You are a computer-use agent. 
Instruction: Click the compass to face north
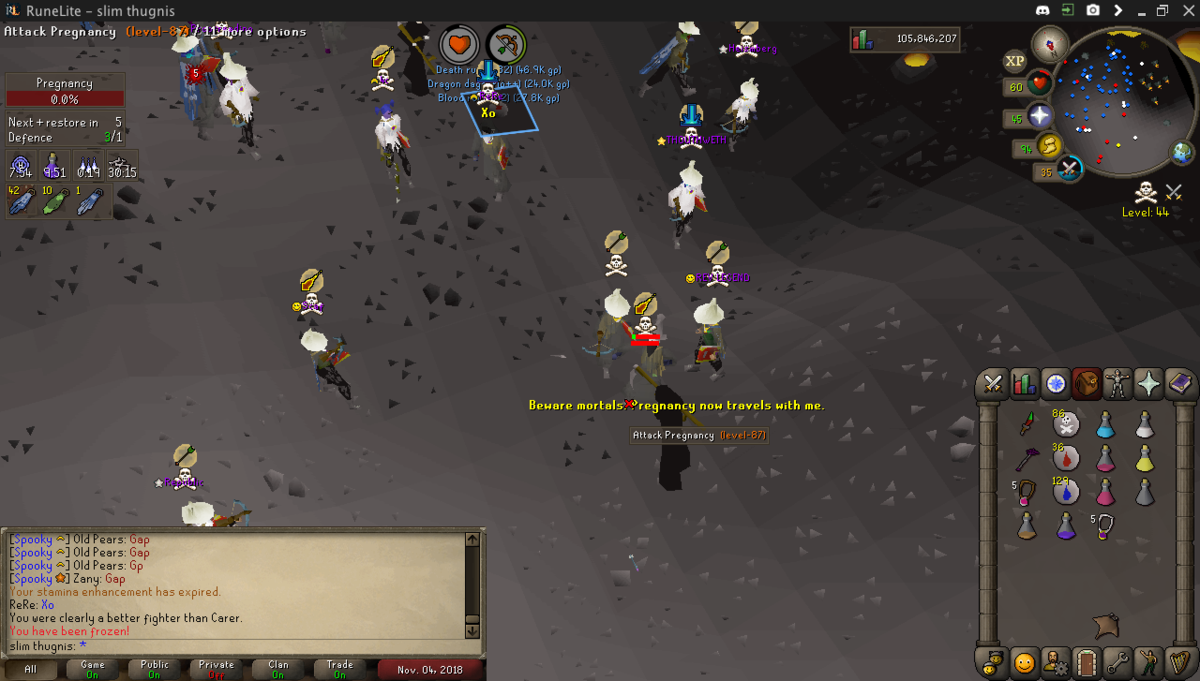pos(1050,43)
